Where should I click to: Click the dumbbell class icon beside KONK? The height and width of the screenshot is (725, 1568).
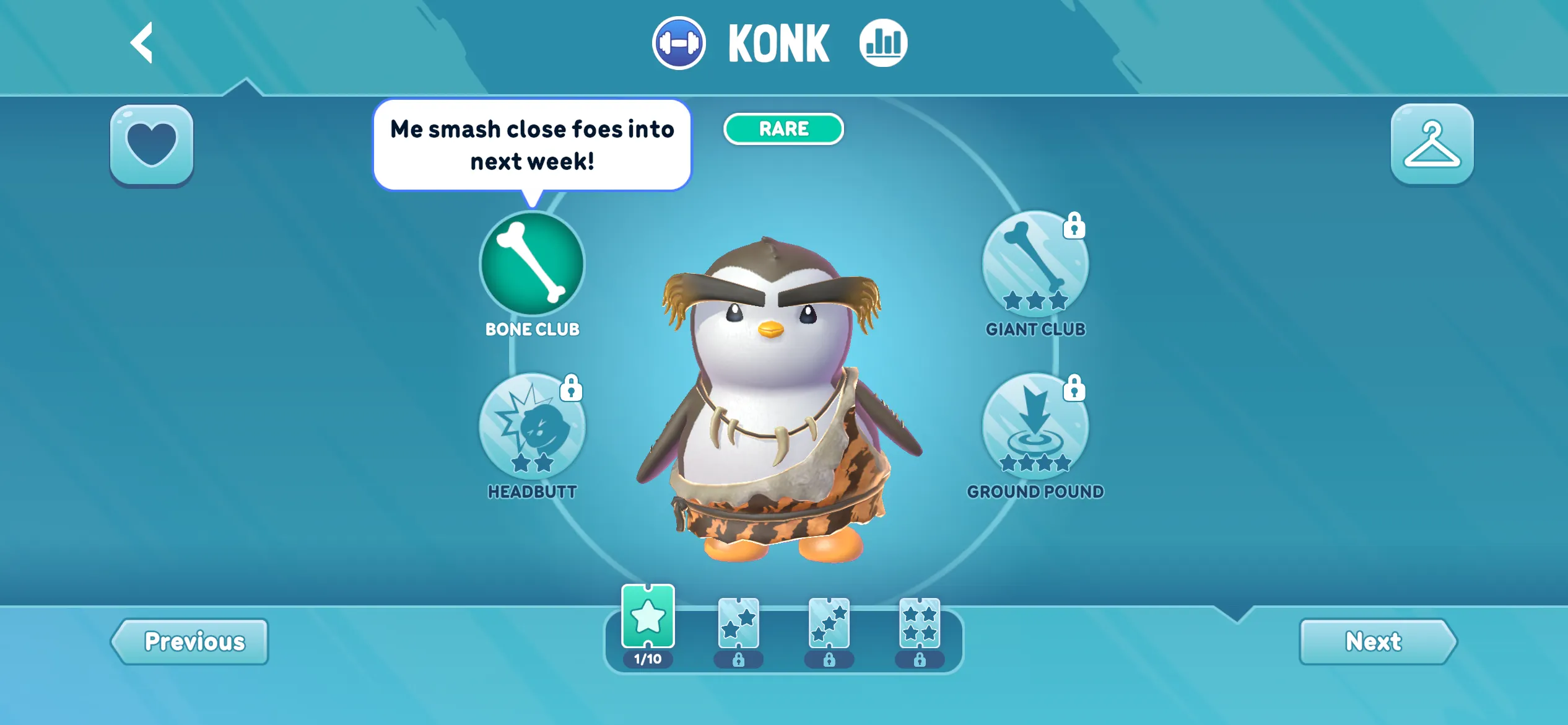point(679,42)
